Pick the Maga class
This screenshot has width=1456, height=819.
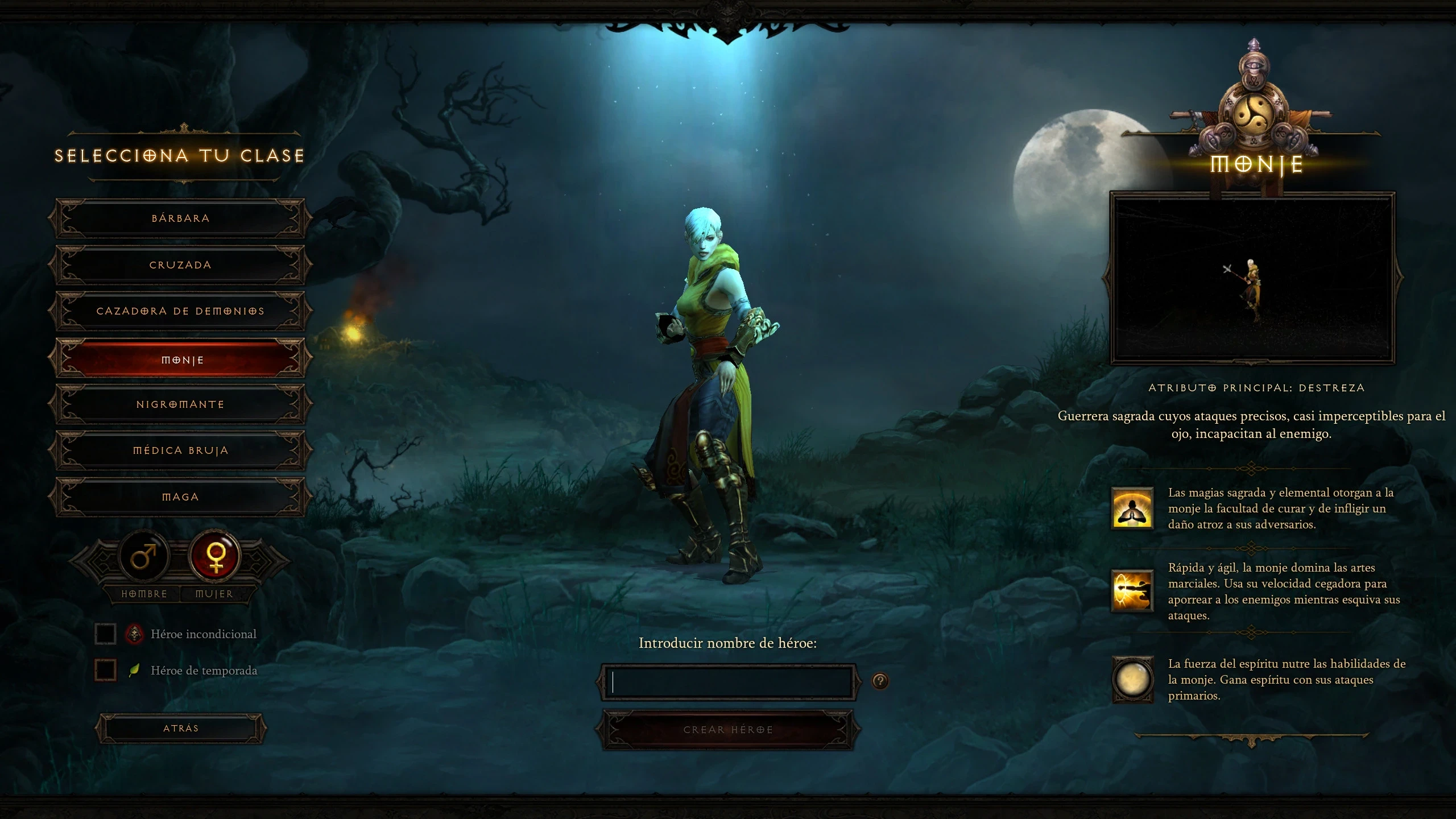[x=180, y=497]
